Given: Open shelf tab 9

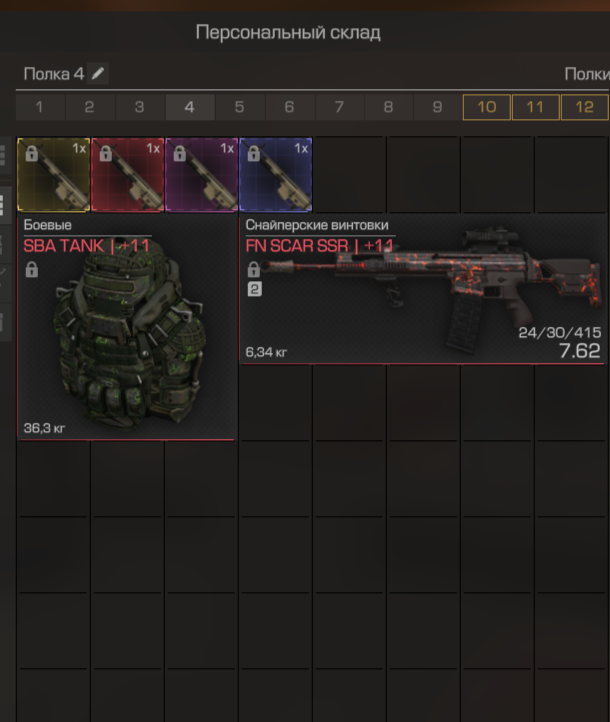Looking at the screenshot, I should tap(437, 107).
